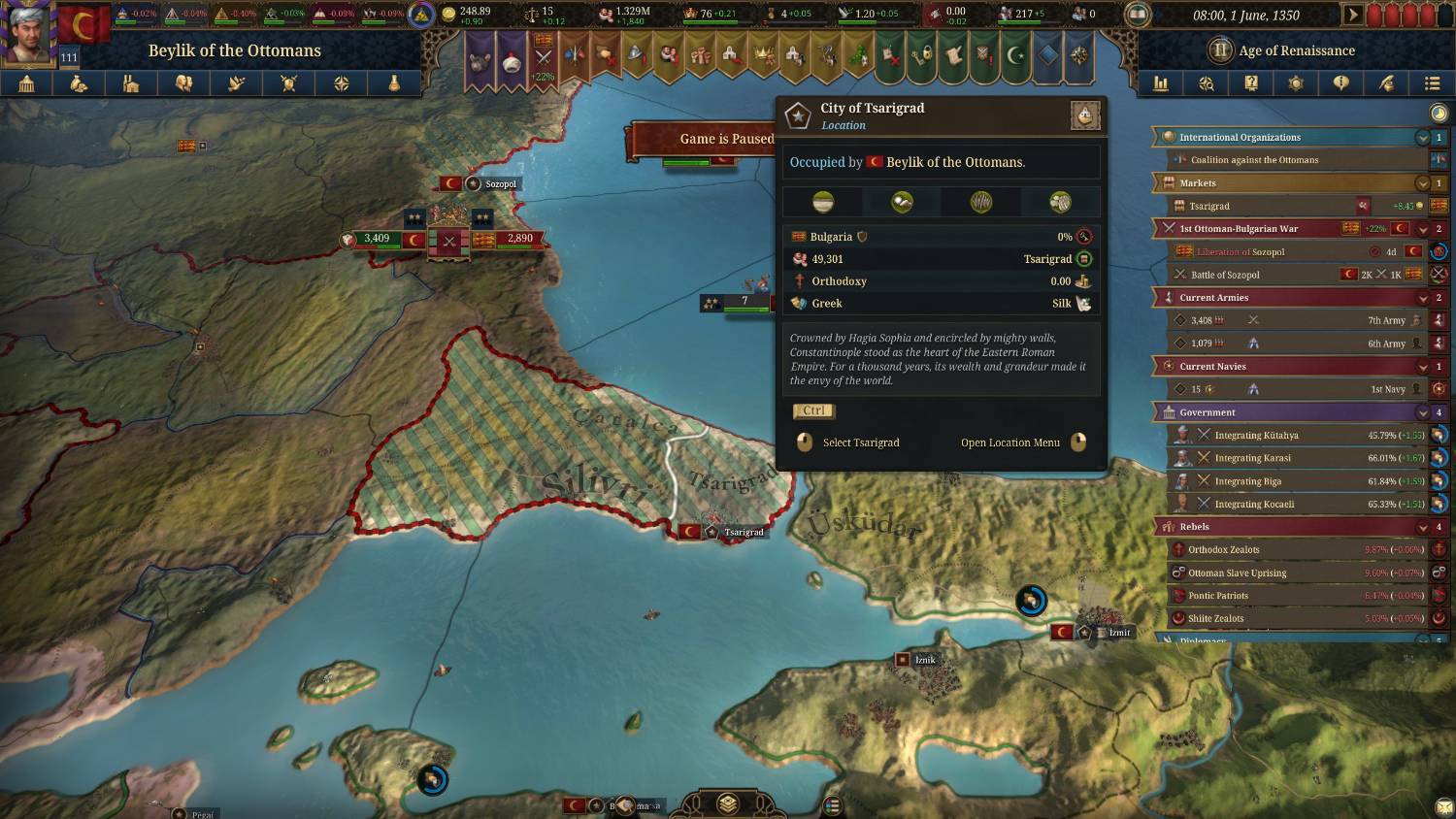The image size is (1456, 819).
Task: Select the Orthodox Zealots rebel entry
Action: click(1223, 550)
